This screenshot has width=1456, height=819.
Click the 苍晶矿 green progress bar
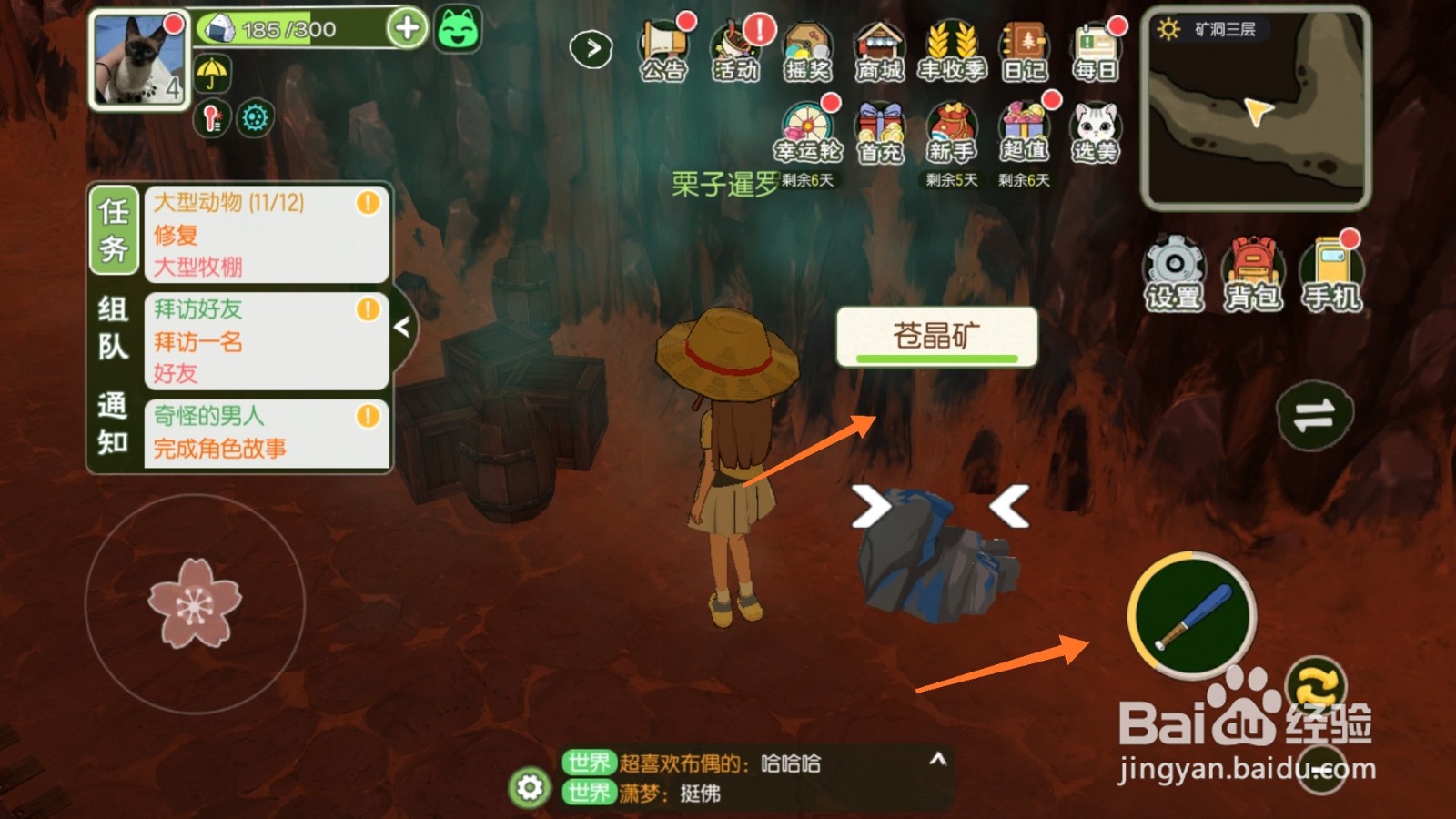tap(939, 359)
